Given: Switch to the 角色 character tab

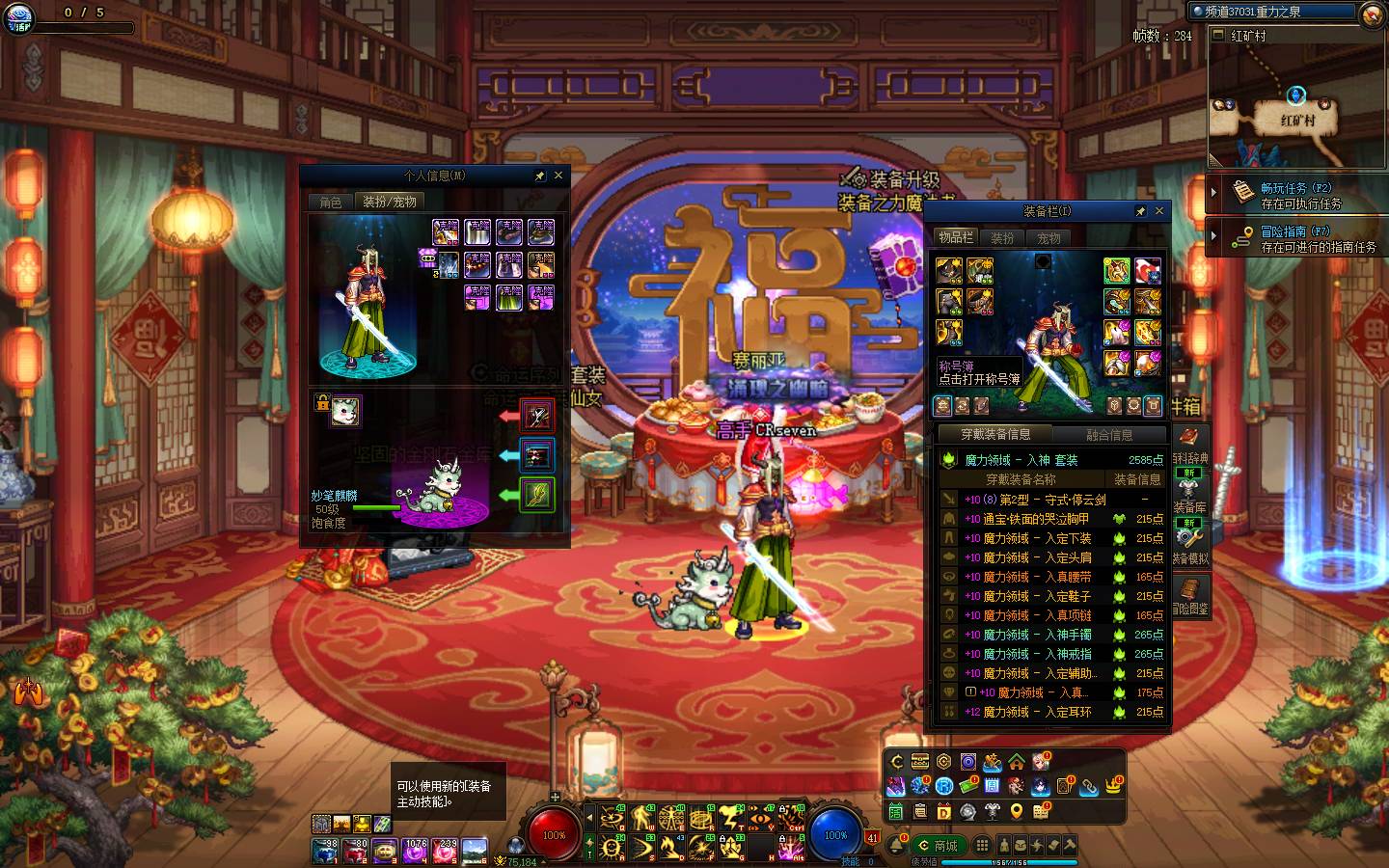Looking at the screenshot, I should click(331, 202).
